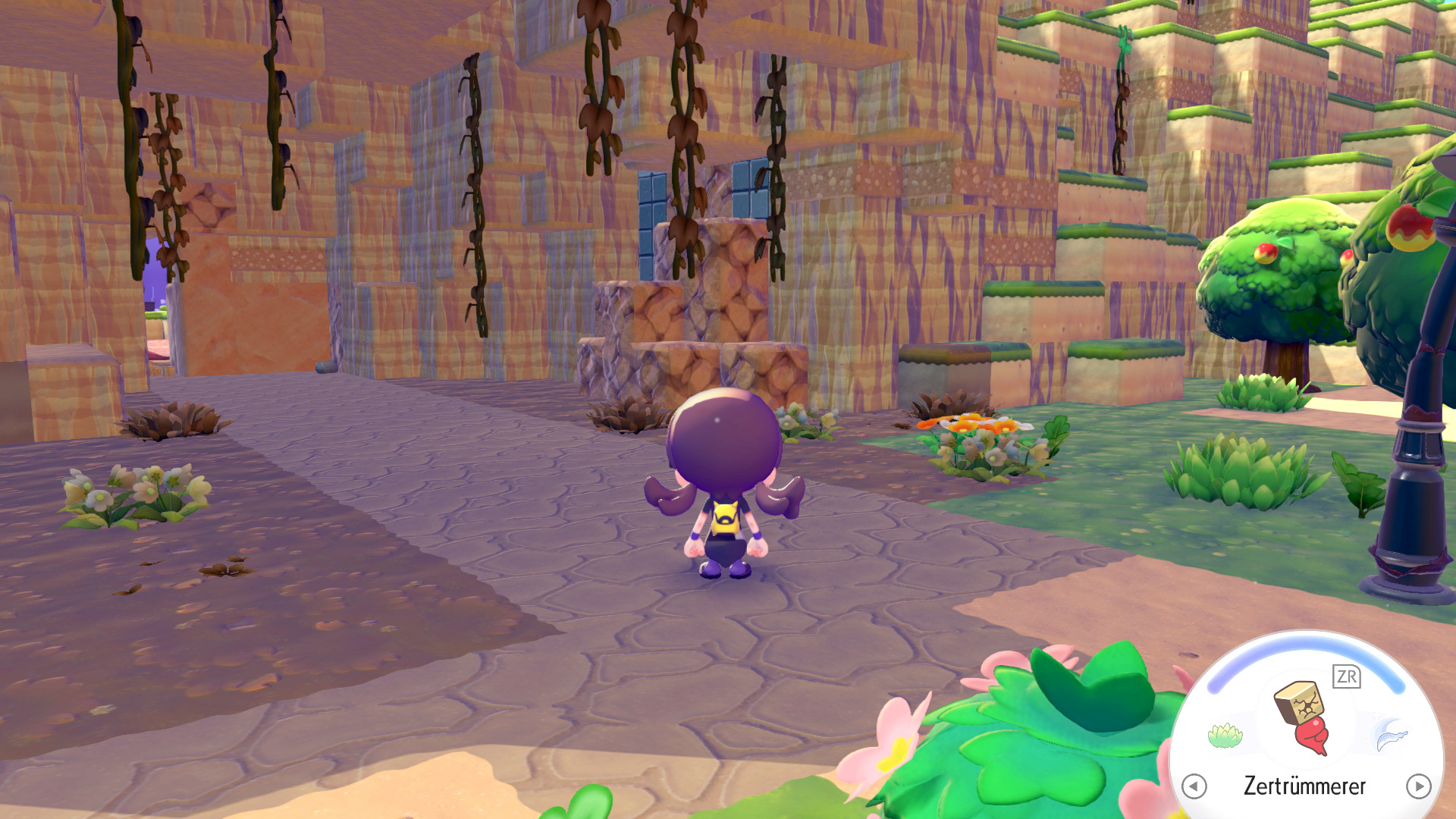Select the blue wave ability on the wheel

(1389, 736)
